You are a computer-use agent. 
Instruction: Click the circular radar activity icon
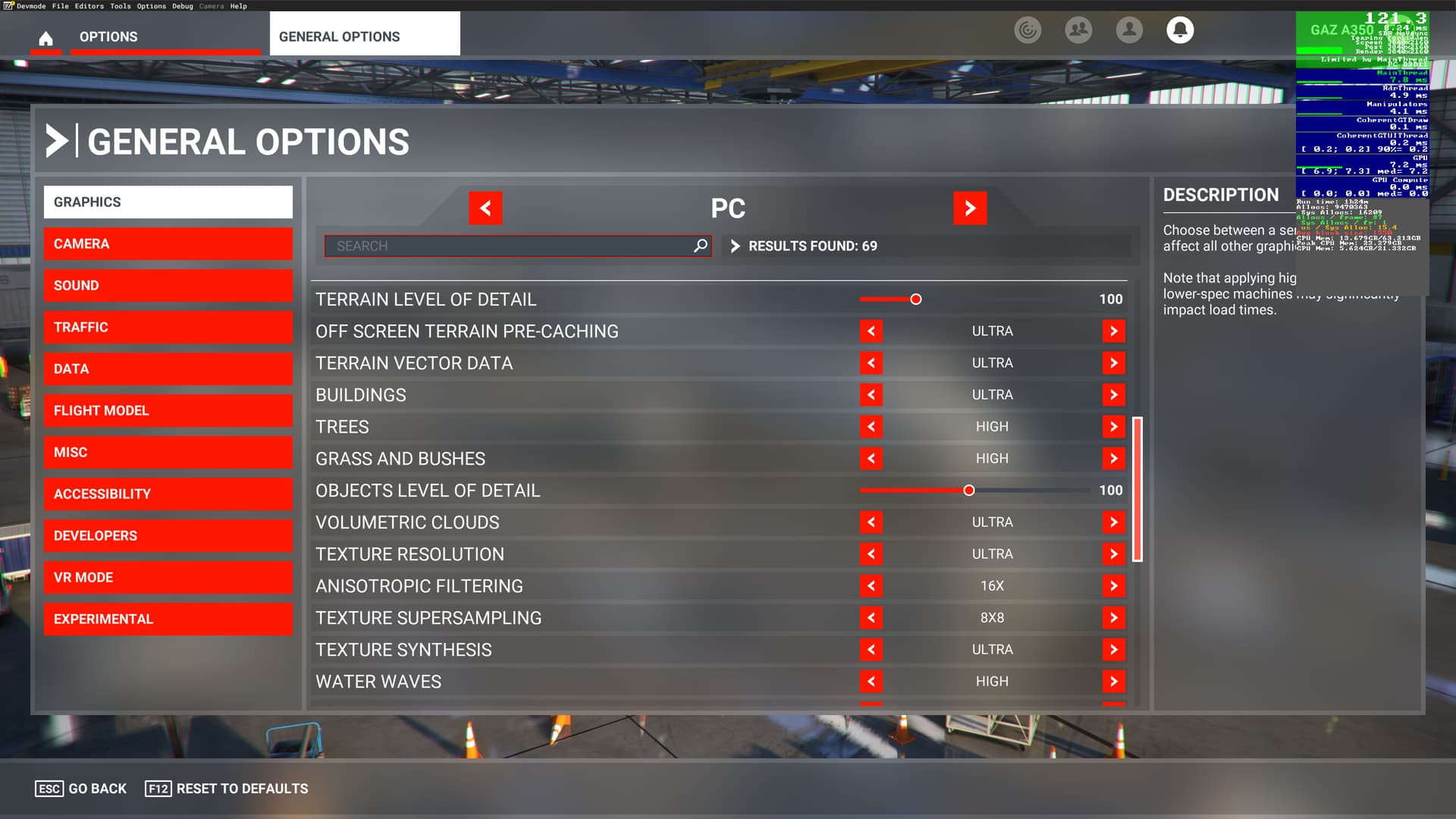(1028, 30)
